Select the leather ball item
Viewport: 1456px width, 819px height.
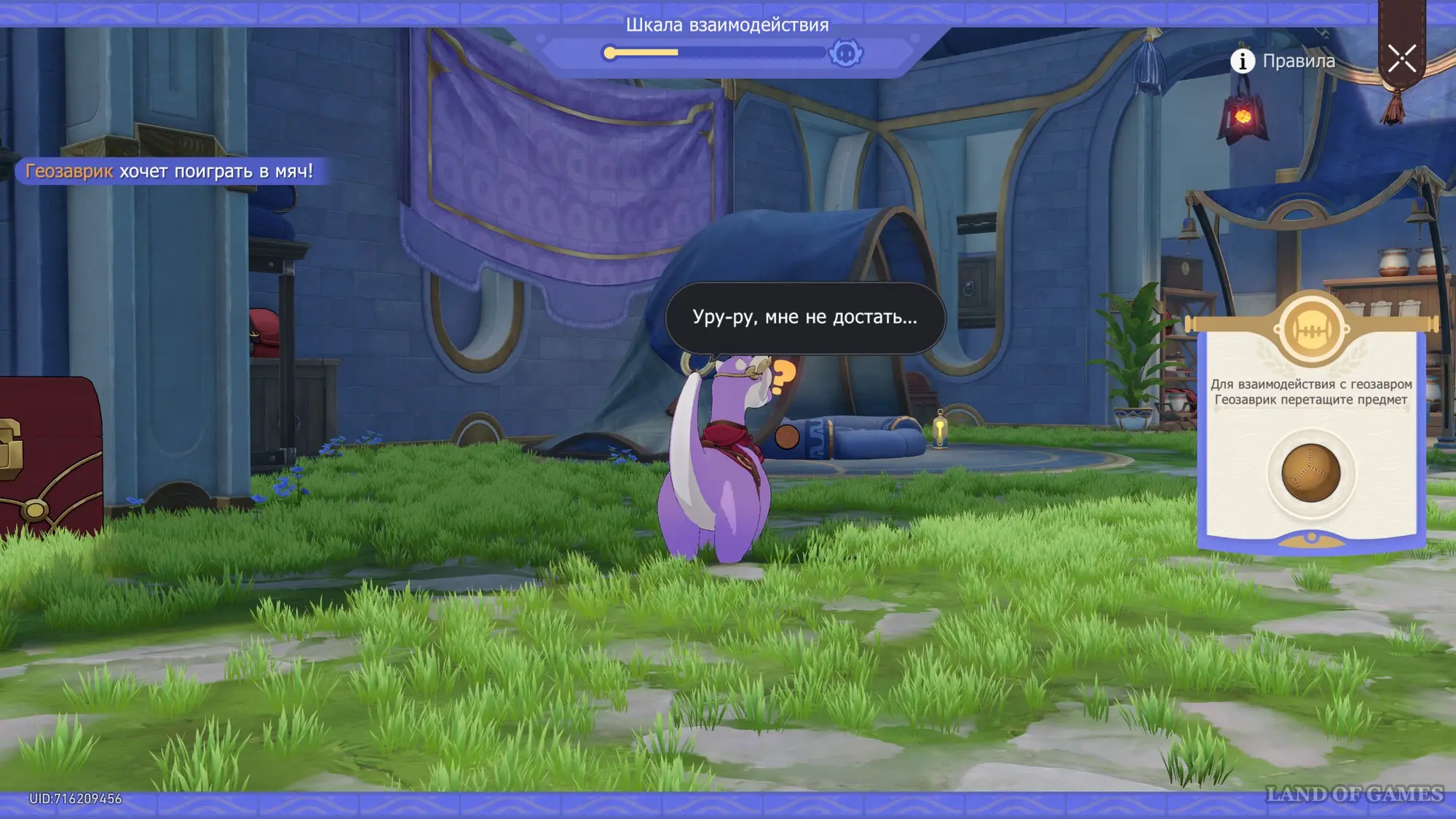tap(1310, 473)
